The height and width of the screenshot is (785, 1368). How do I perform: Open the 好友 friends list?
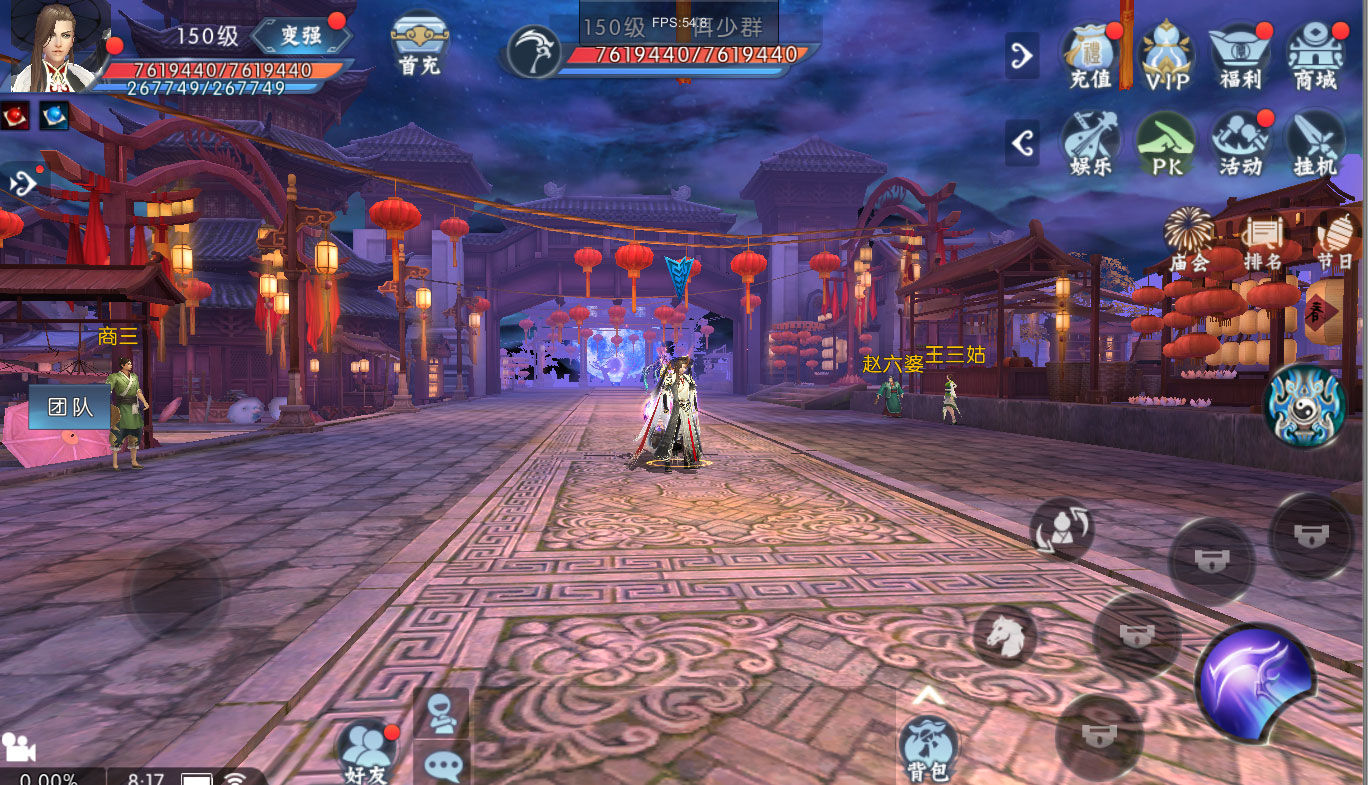tap(366, 750)
